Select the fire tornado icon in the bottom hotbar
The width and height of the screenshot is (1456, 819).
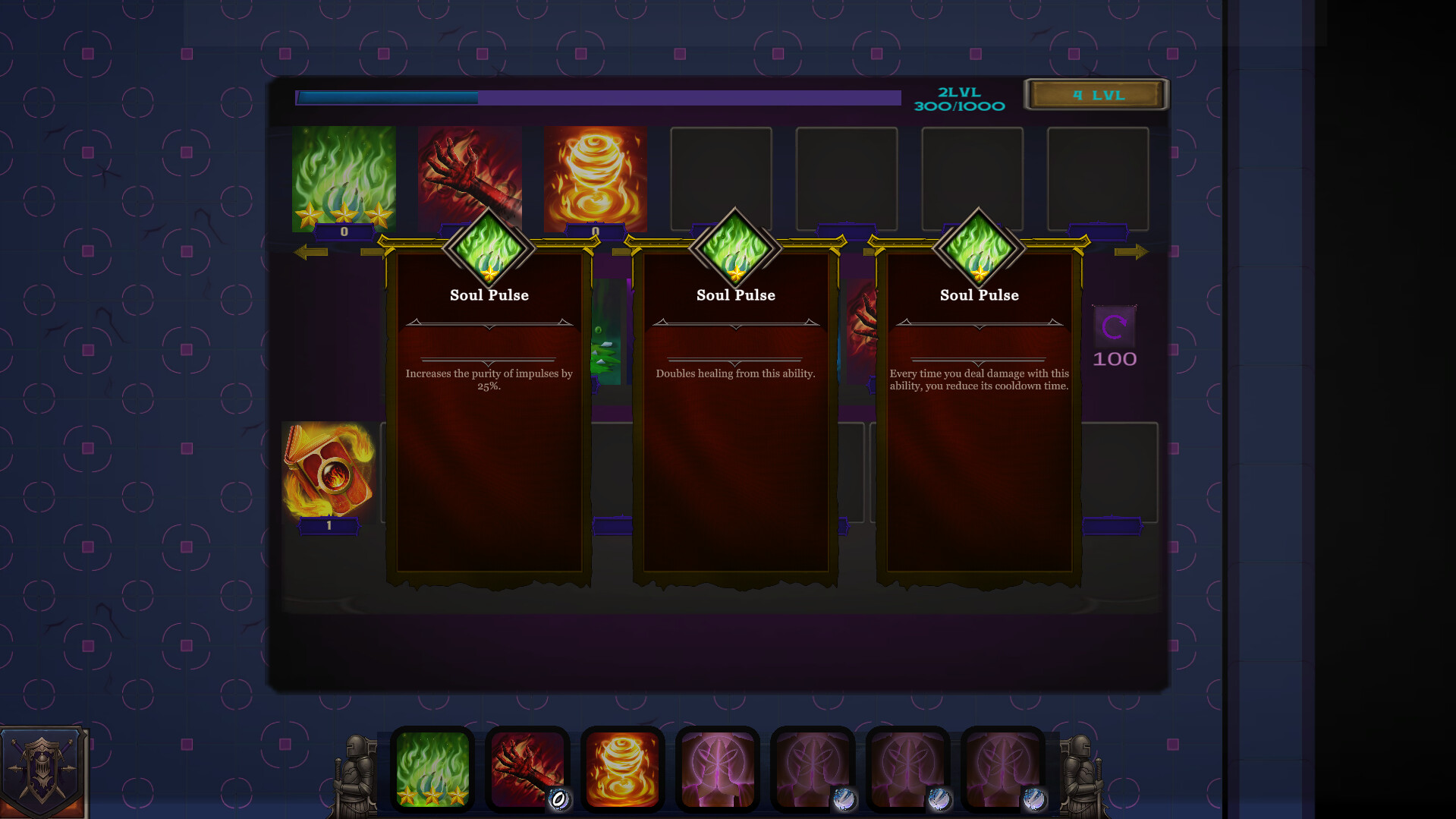tap(622, 770)
